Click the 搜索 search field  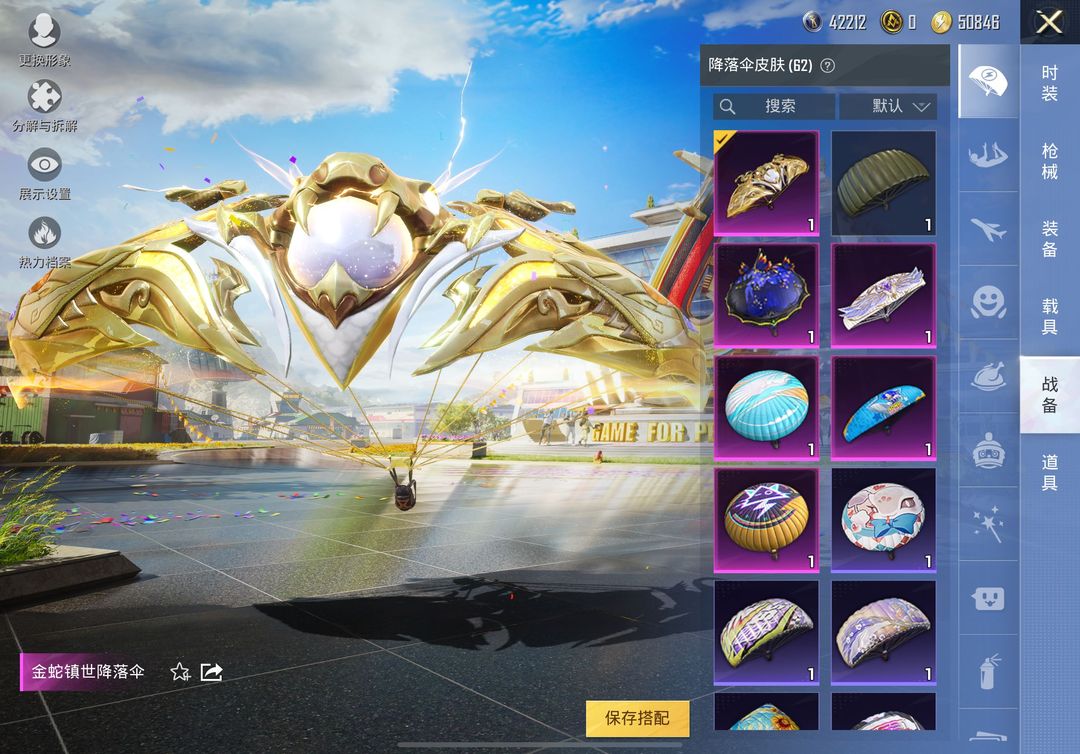774,106
